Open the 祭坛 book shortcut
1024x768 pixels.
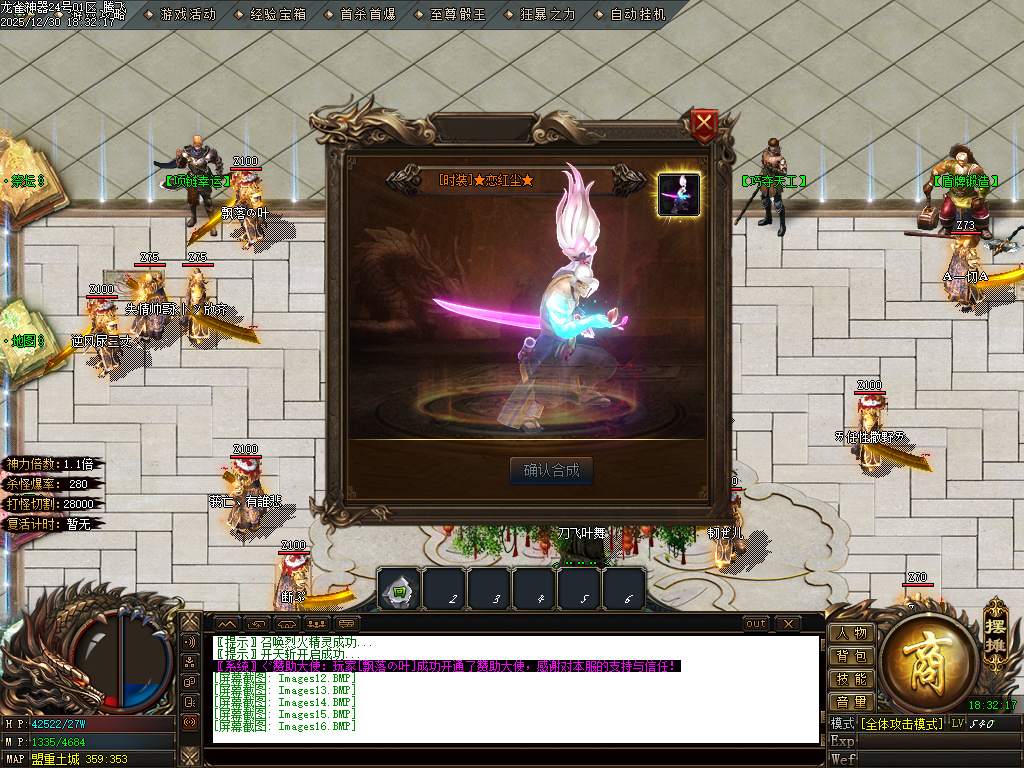tap(28, 181)
